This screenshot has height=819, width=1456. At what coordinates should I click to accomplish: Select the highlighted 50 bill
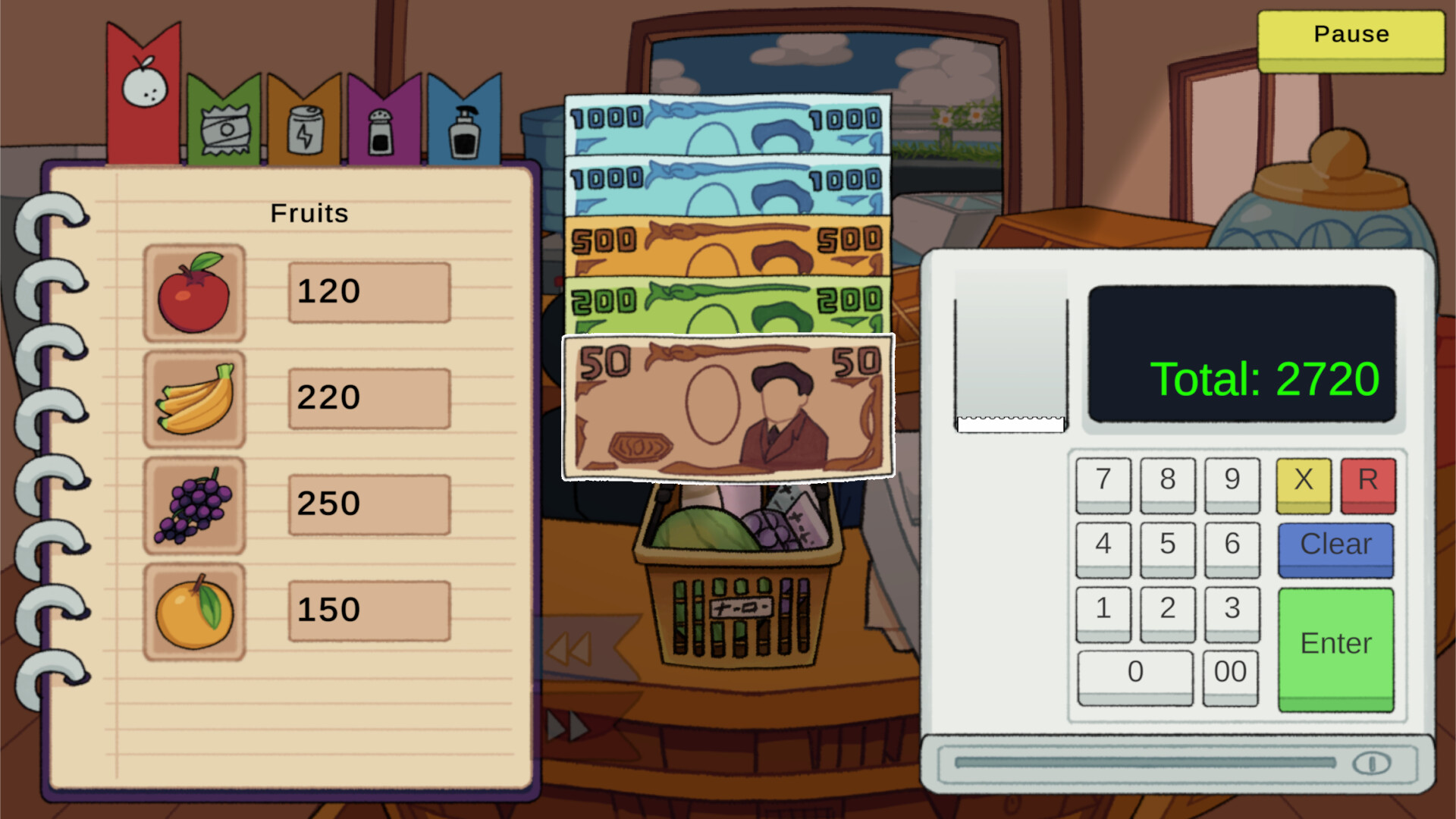coord(728,407)
